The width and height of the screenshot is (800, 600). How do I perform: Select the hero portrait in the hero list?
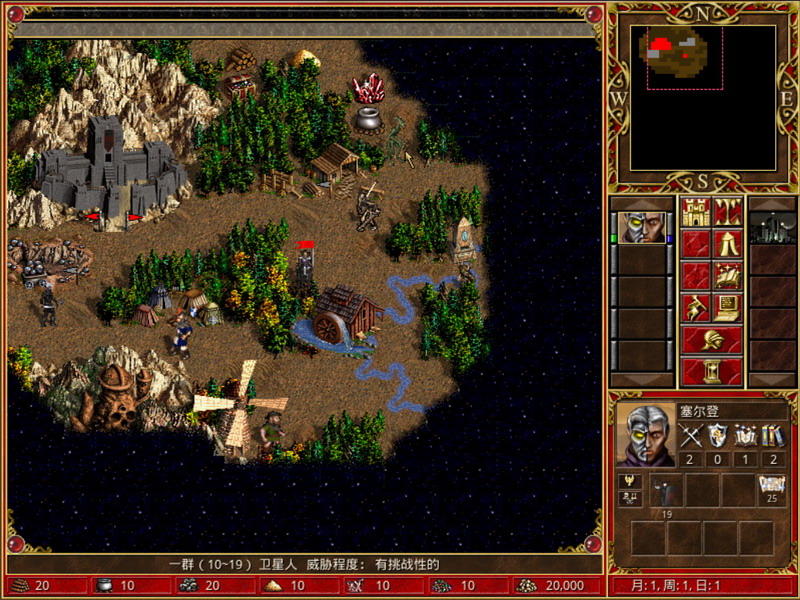[x=640, y=228]
